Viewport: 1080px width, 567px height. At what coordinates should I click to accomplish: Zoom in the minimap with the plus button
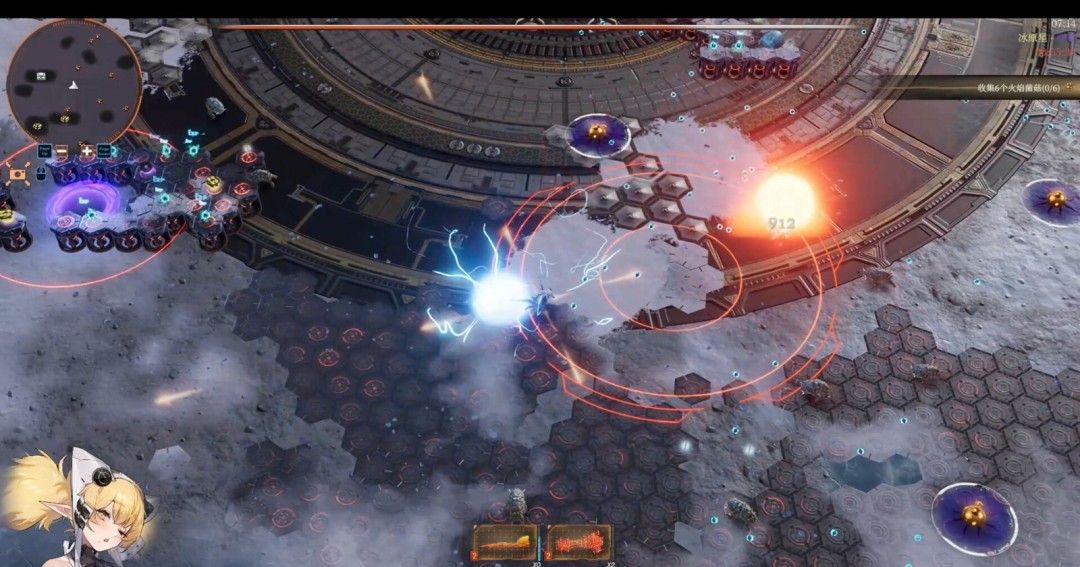click(x=86, y=152)
